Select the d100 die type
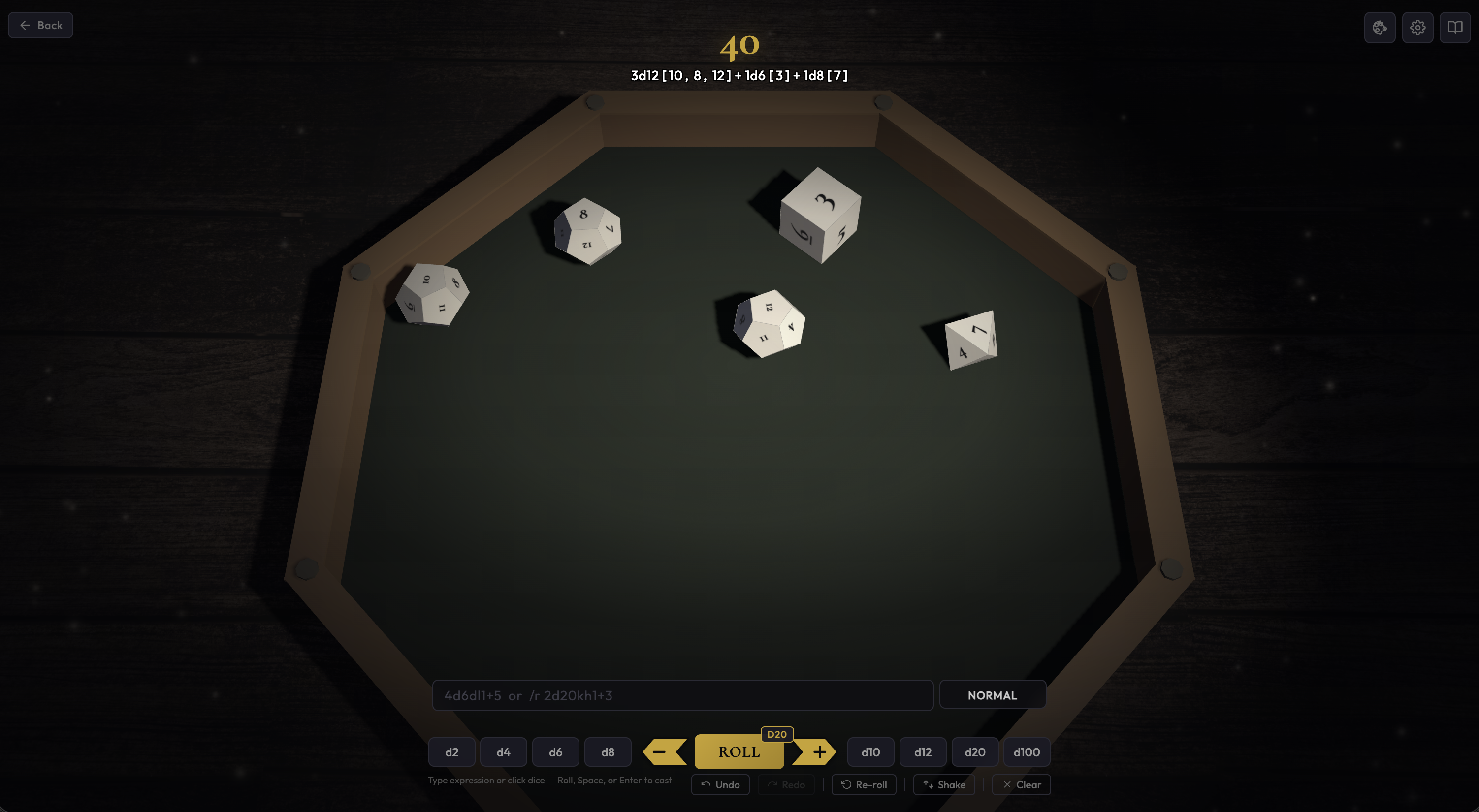Screen dimensions: 1479x812 coord(1026,752)
